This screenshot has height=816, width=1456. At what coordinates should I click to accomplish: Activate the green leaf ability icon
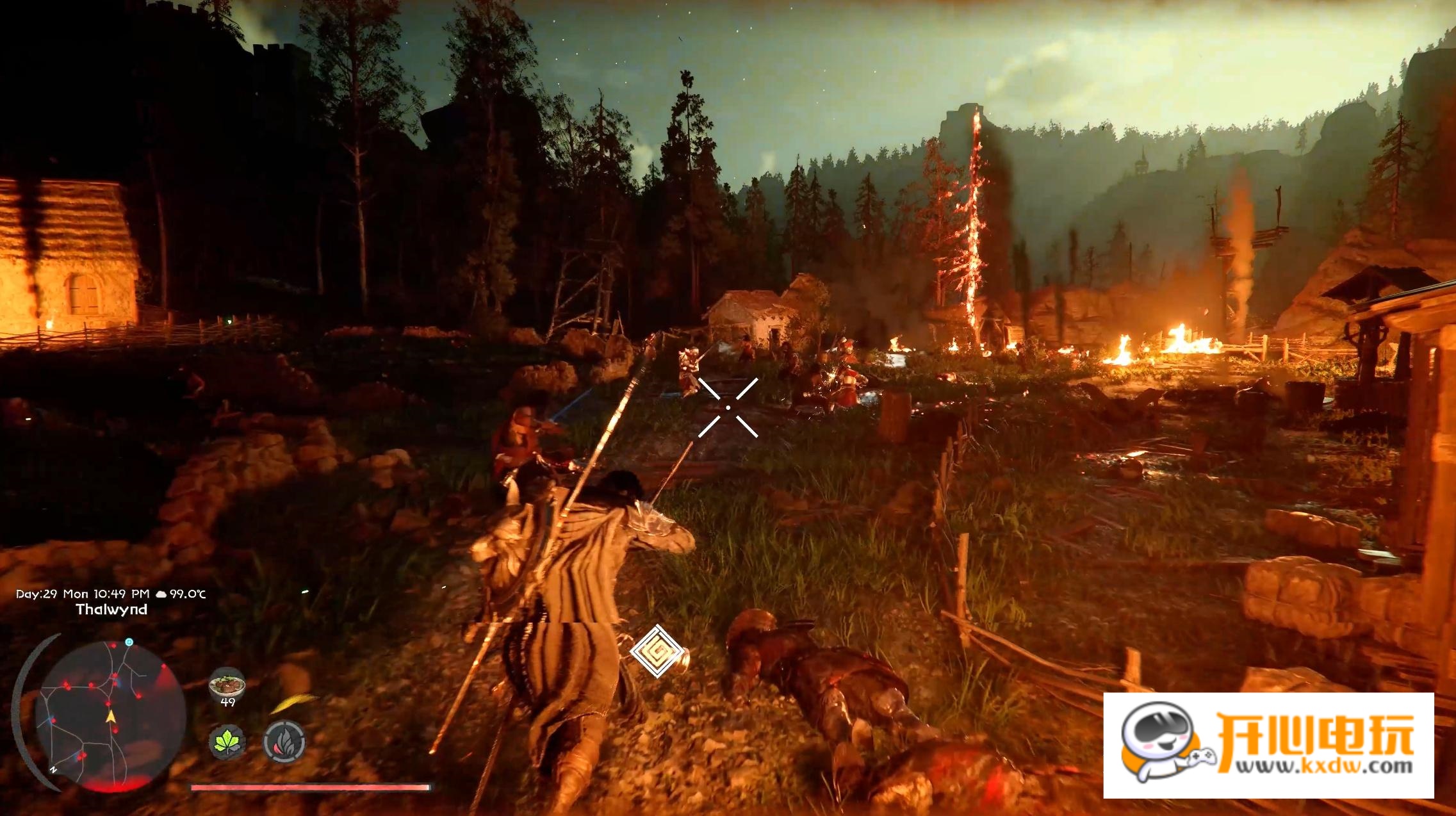click(x=227, y=742)
